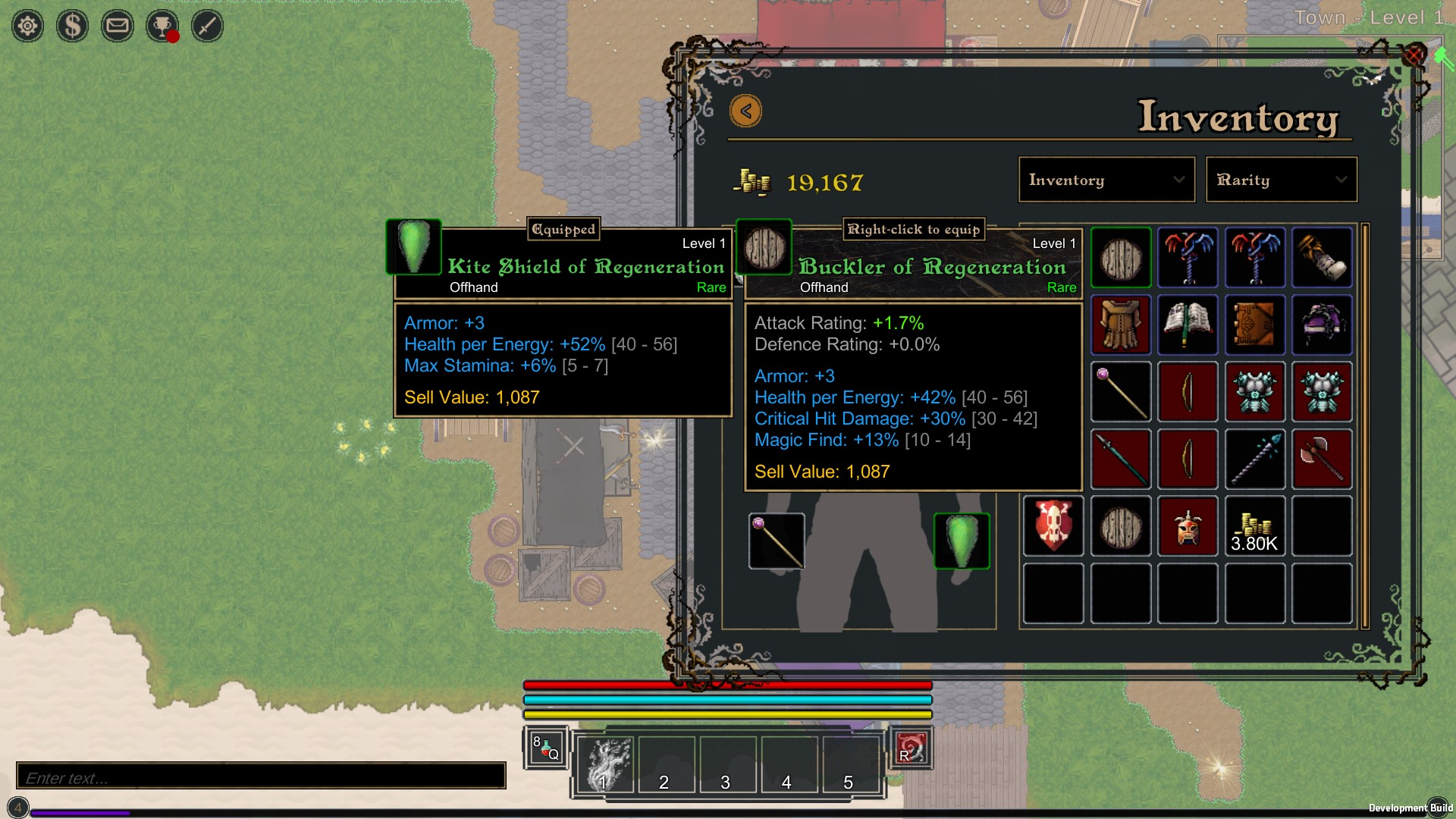Open the trophy achievements icon
This screenshot has height=819, width=1456.
pyautogui.click(x=162, y=27)
